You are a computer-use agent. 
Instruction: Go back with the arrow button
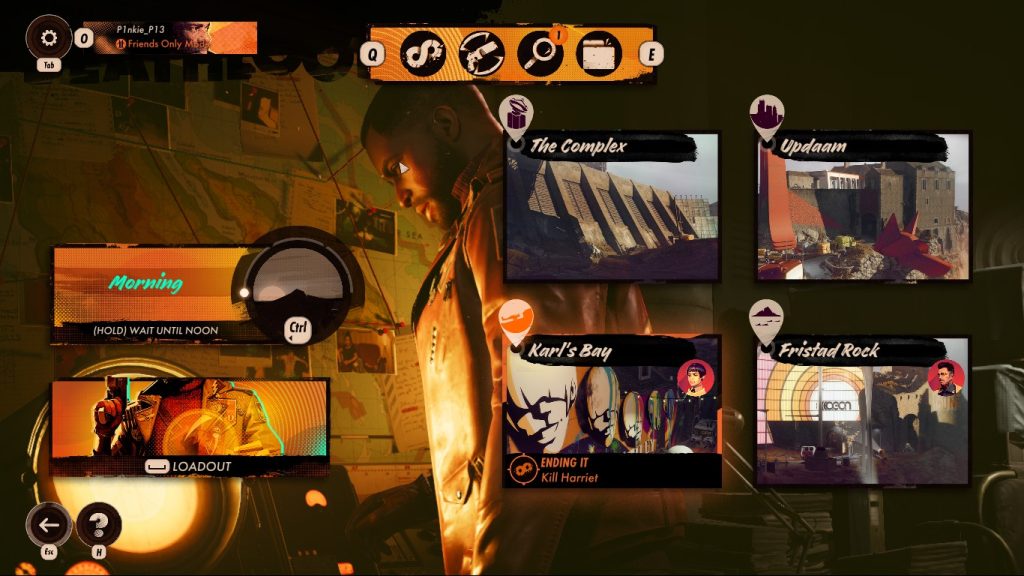(x=49, y=524)
